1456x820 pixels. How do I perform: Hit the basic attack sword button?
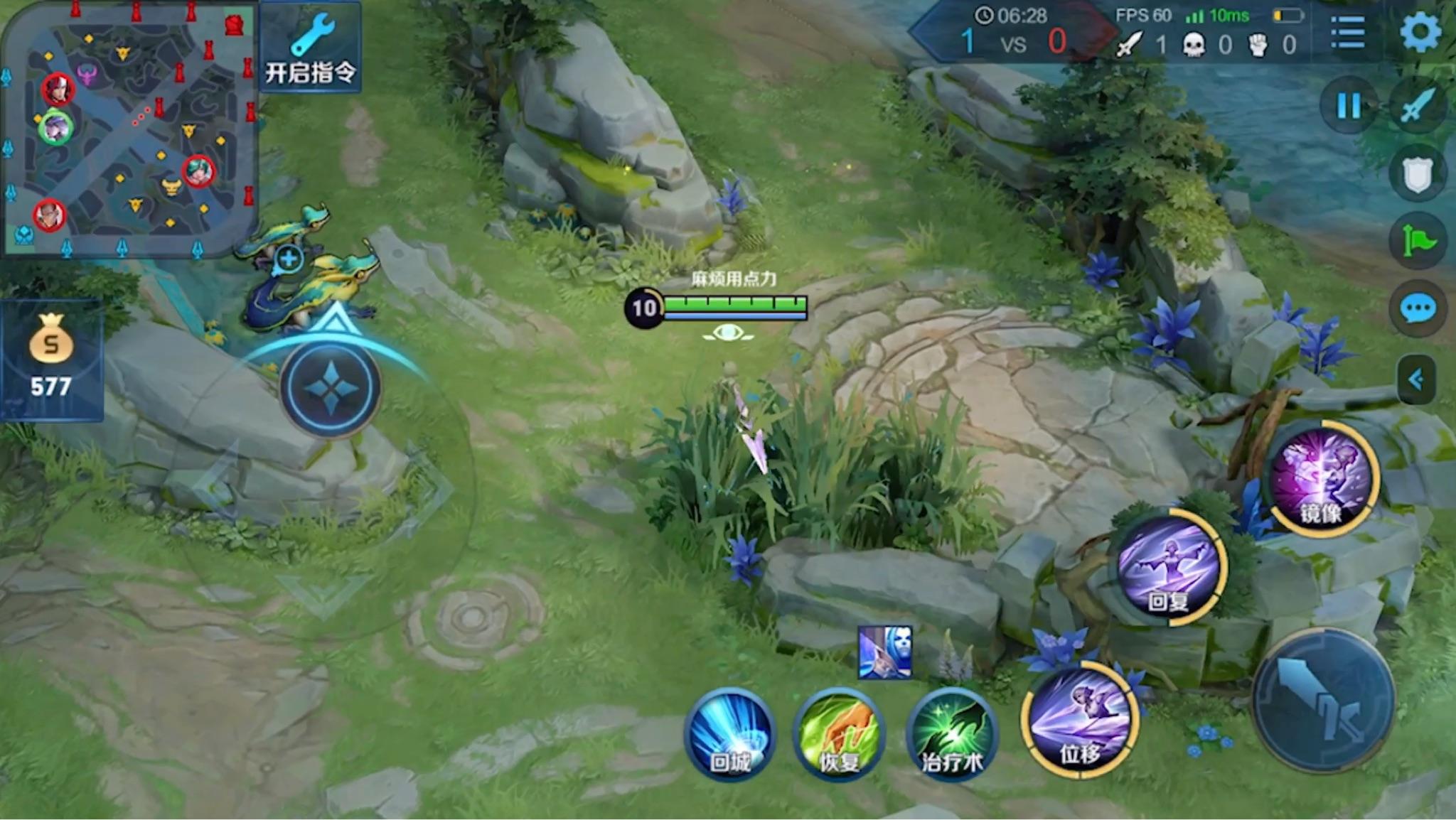pos(1322,700)
